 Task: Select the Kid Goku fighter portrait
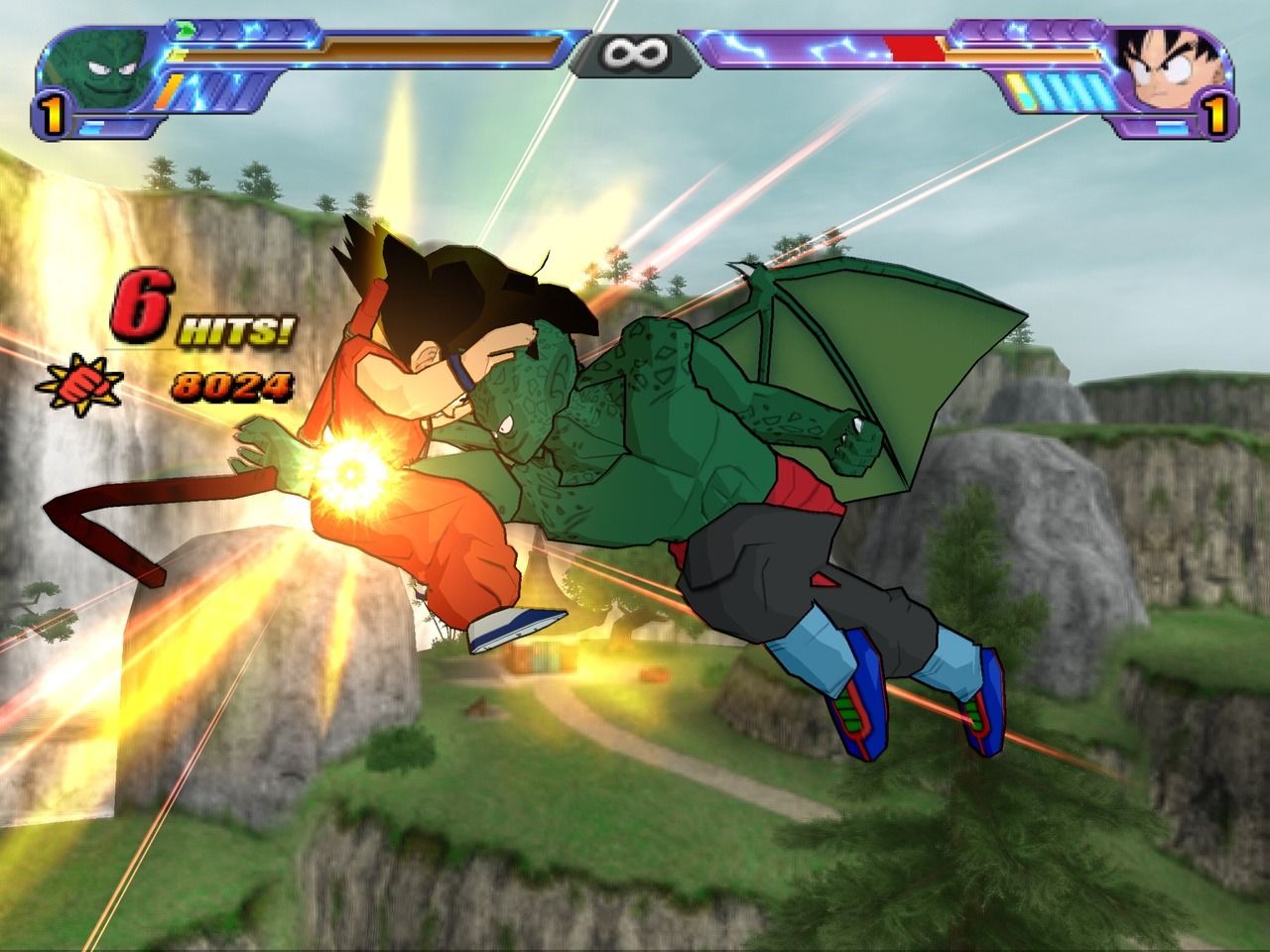click(1178, 67)
